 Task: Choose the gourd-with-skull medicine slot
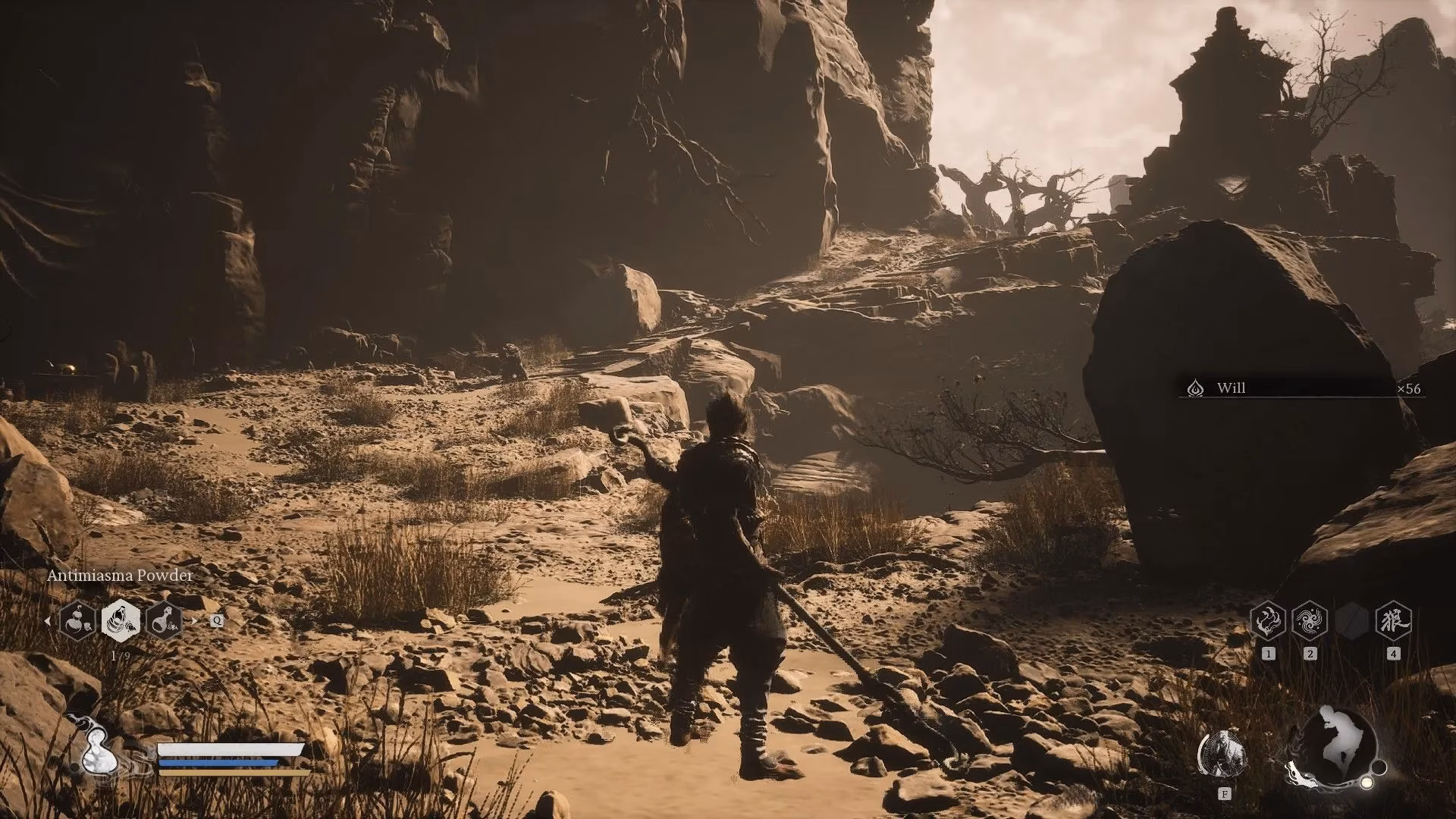coord(77,620)
